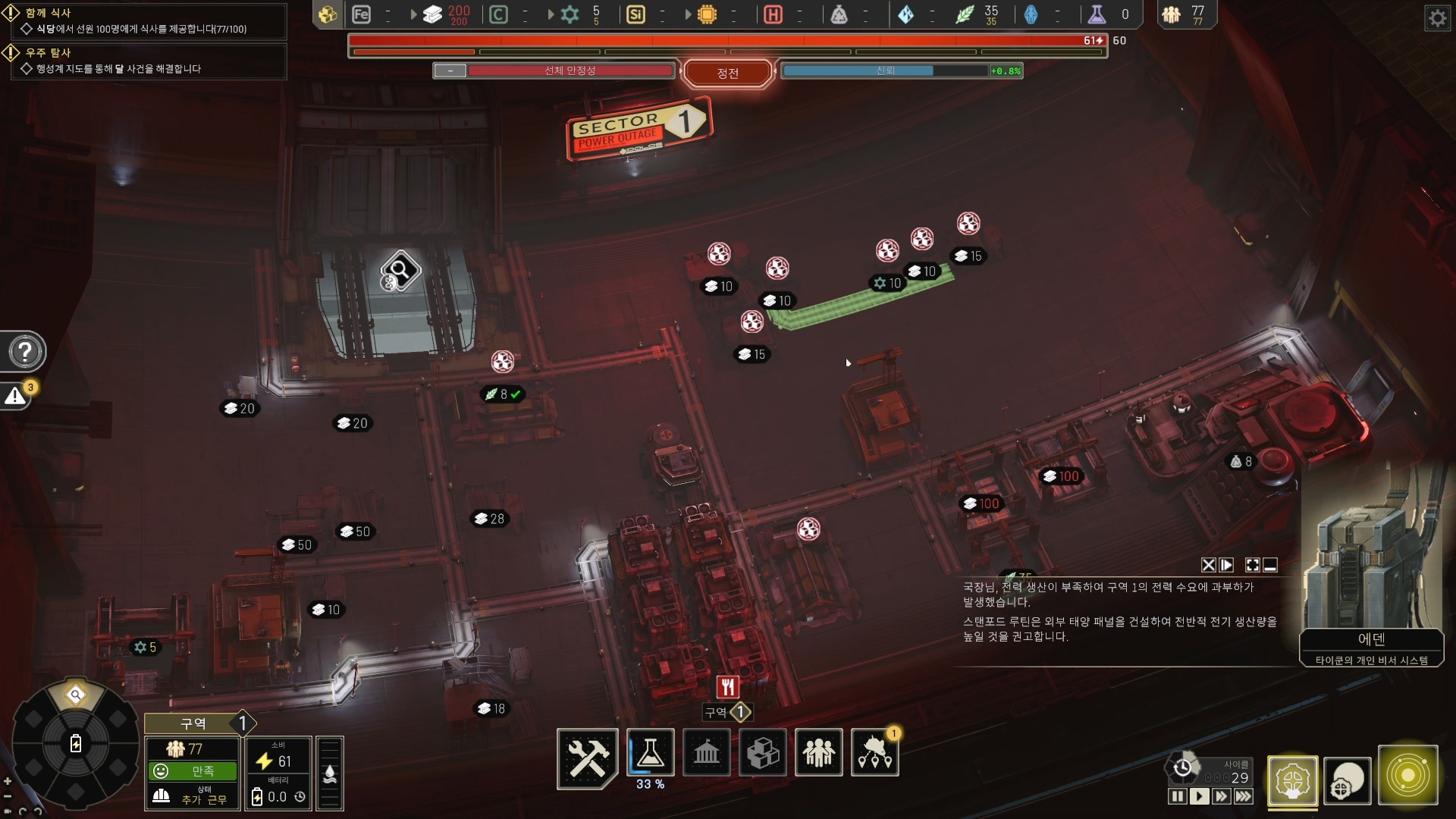Viewport: 1456px width, 819px height.
Task: Show the warning alerts triangle
Action: [x=15, y=396]
